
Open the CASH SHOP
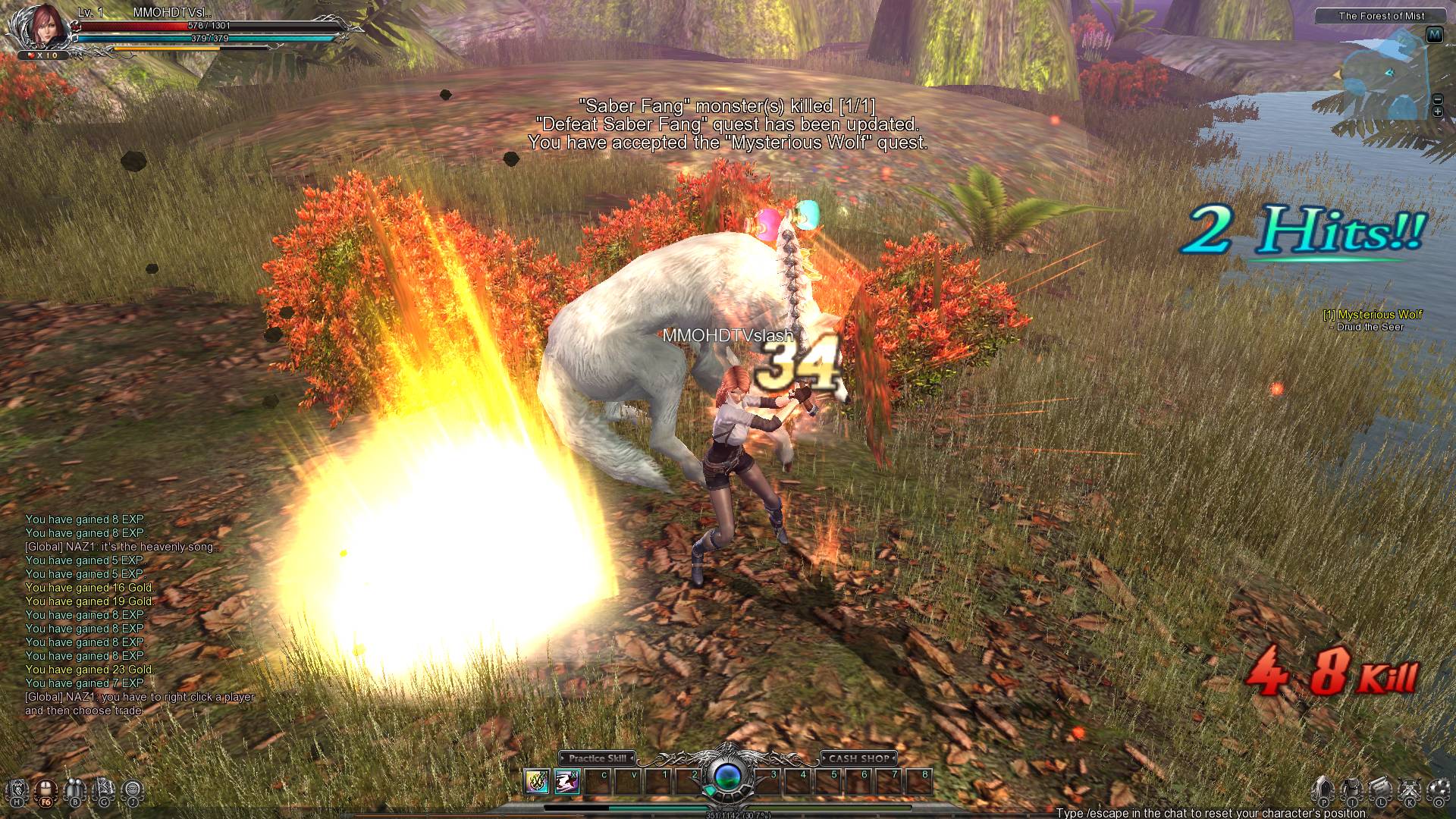858,758
